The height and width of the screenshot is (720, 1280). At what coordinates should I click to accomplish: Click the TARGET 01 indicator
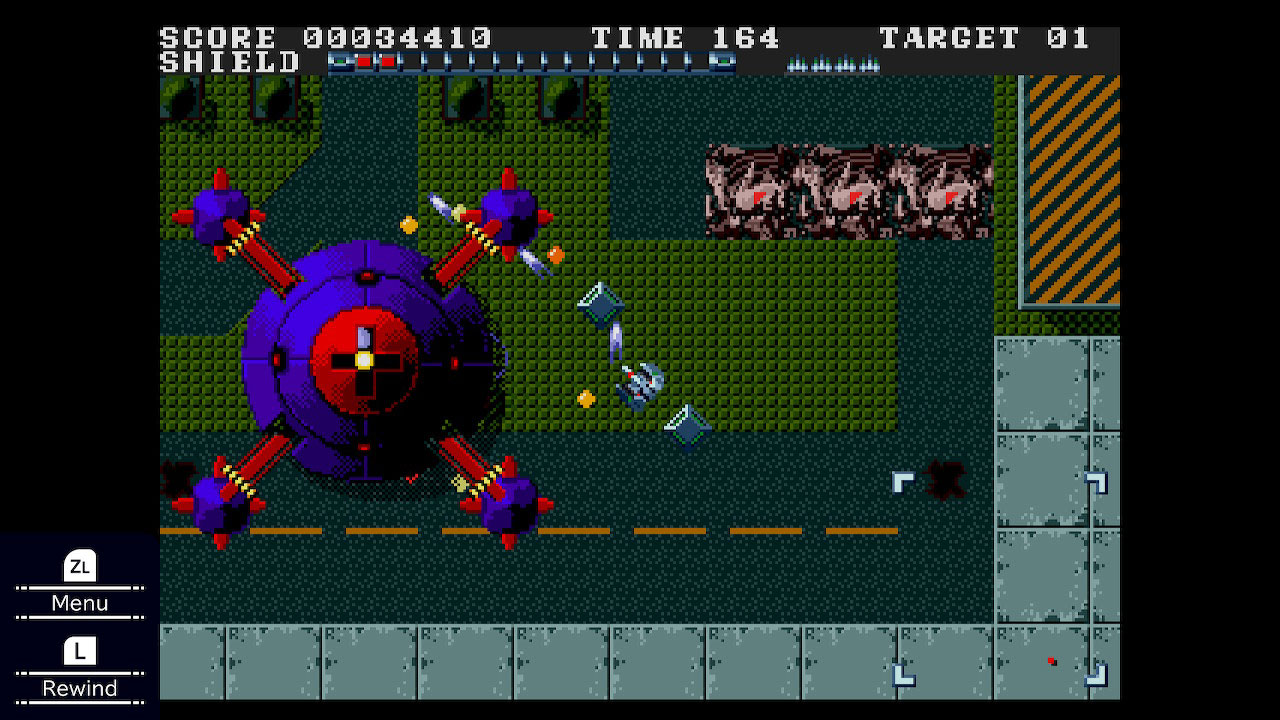983,38
